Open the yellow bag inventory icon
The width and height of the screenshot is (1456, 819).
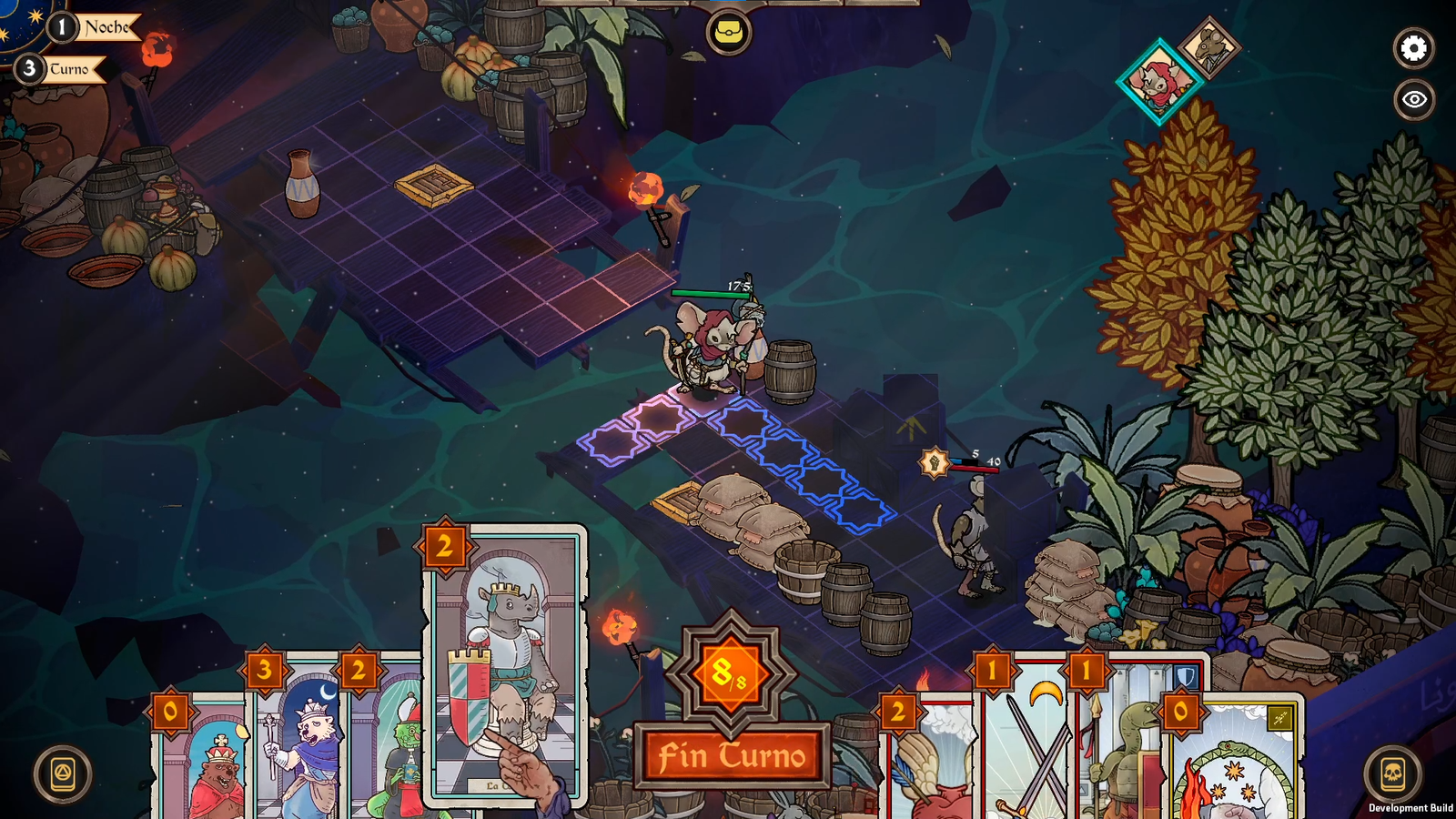coord(728,33)
